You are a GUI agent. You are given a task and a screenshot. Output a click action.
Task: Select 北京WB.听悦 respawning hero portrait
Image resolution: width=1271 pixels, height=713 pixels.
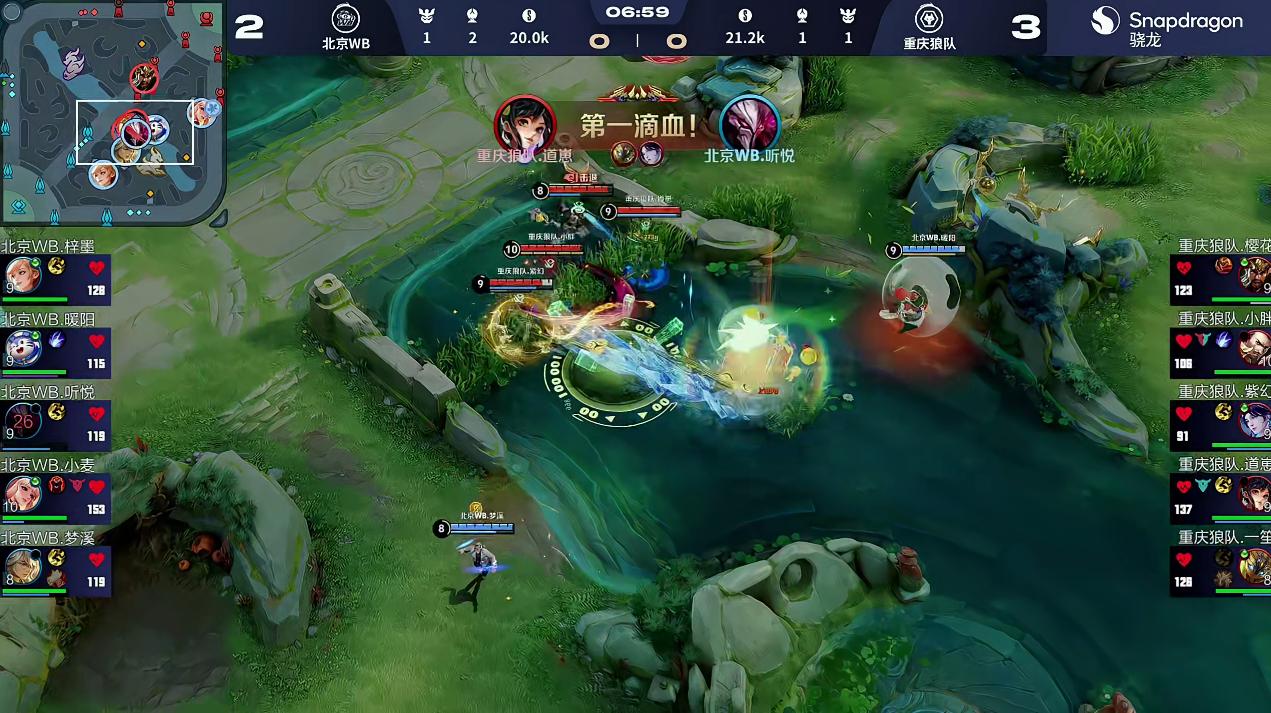(x=22, y=421)
